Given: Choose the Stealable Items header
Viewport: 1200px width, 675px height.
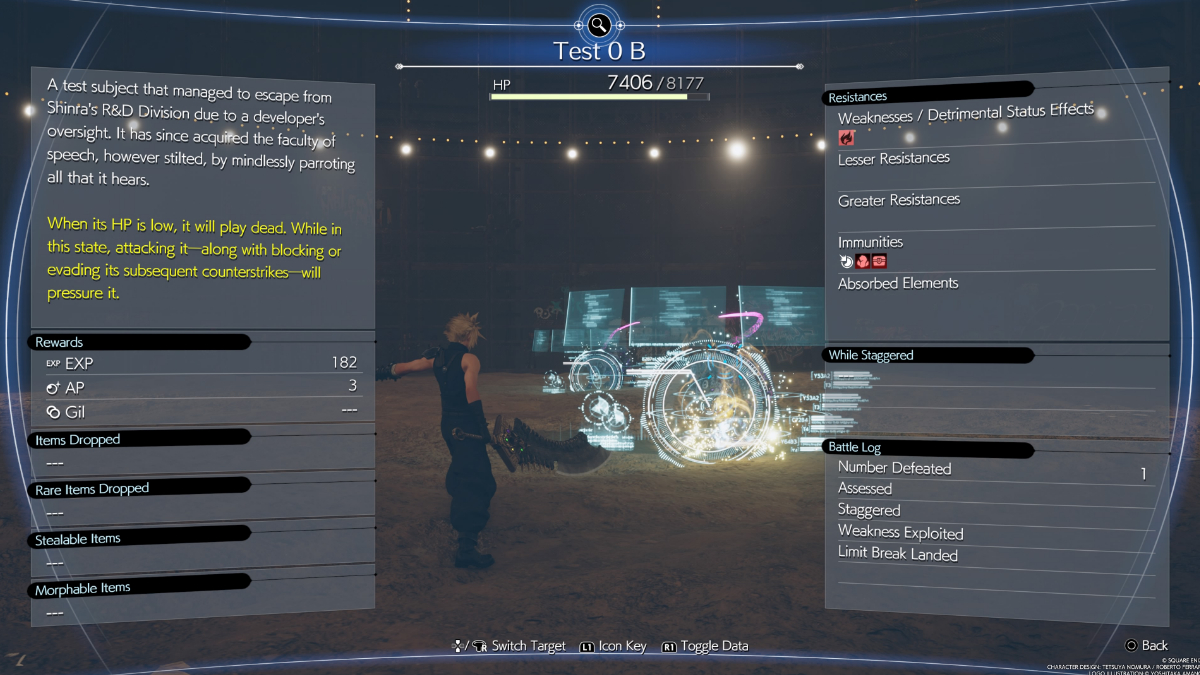Looking at the screenshot, I should click(x=78, y=539).
